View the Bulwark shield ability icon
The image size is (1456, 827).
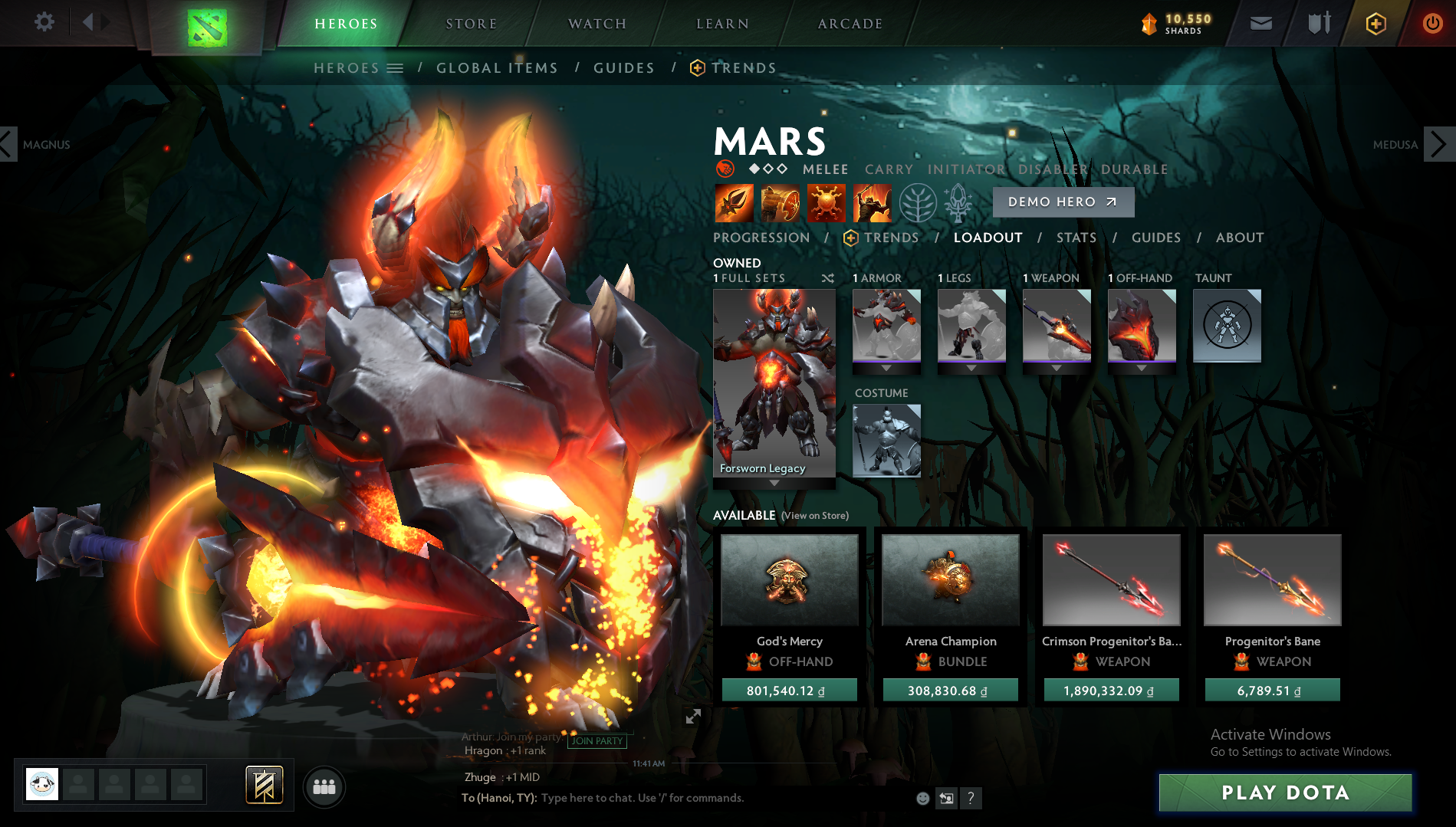(x=827, y=202)
